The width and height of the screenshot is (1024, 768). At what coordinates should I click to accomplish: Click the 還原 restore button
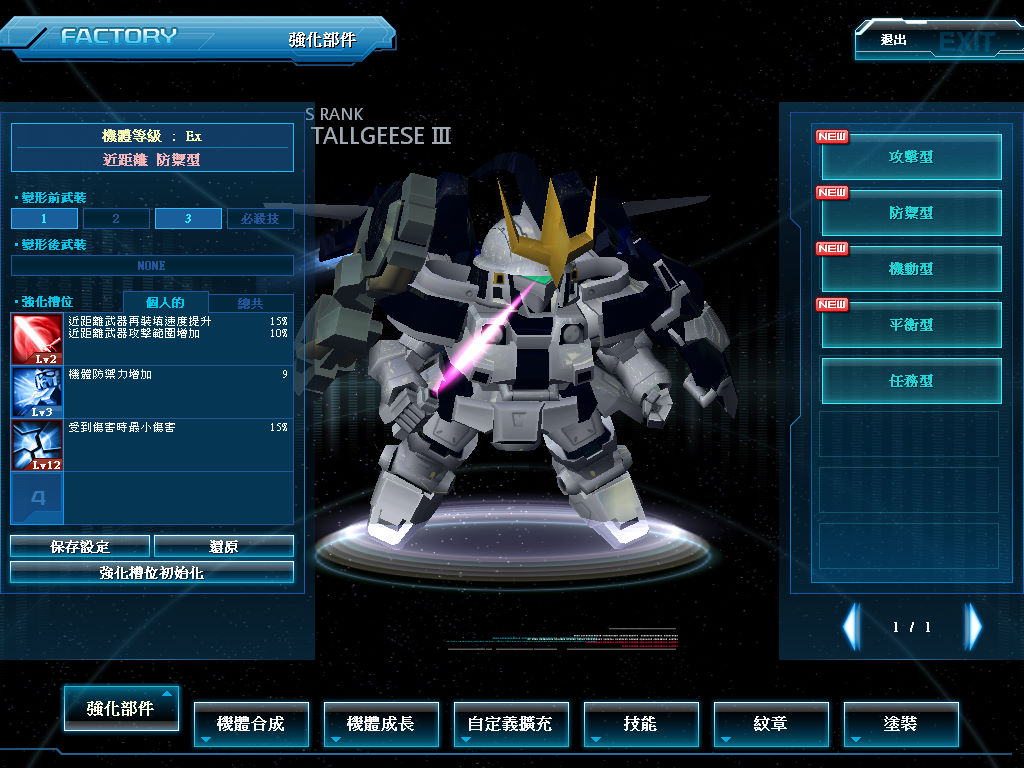point(224,546)
